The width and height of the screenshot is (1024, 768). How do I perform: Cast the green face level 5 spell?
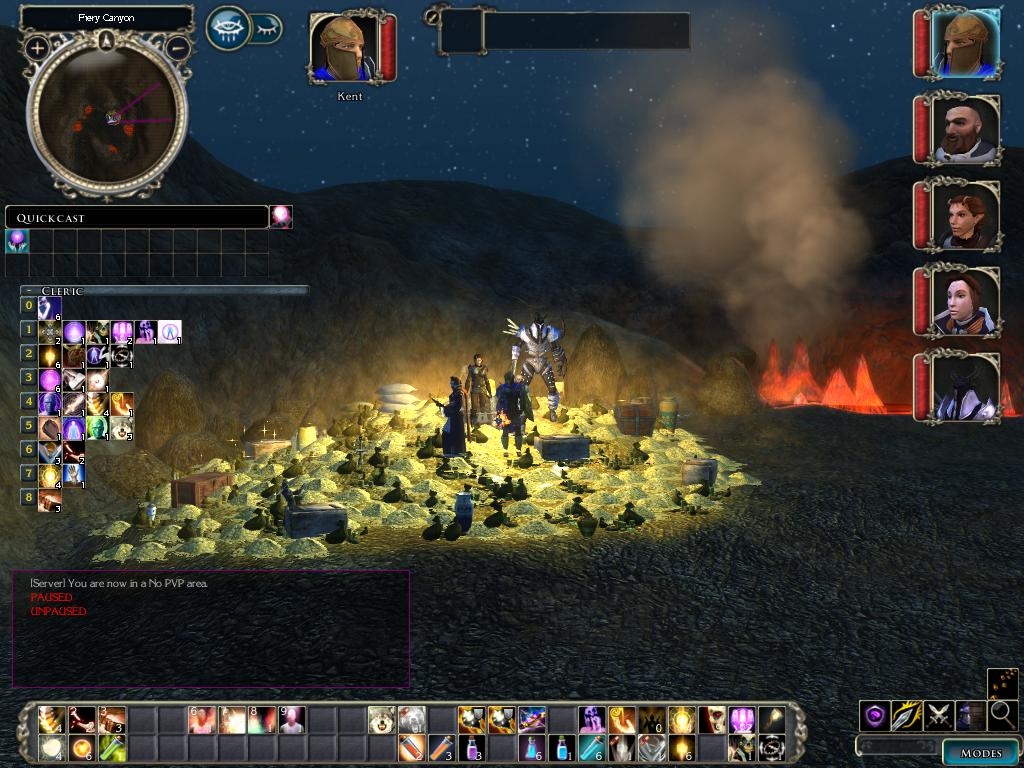point(98,429)
